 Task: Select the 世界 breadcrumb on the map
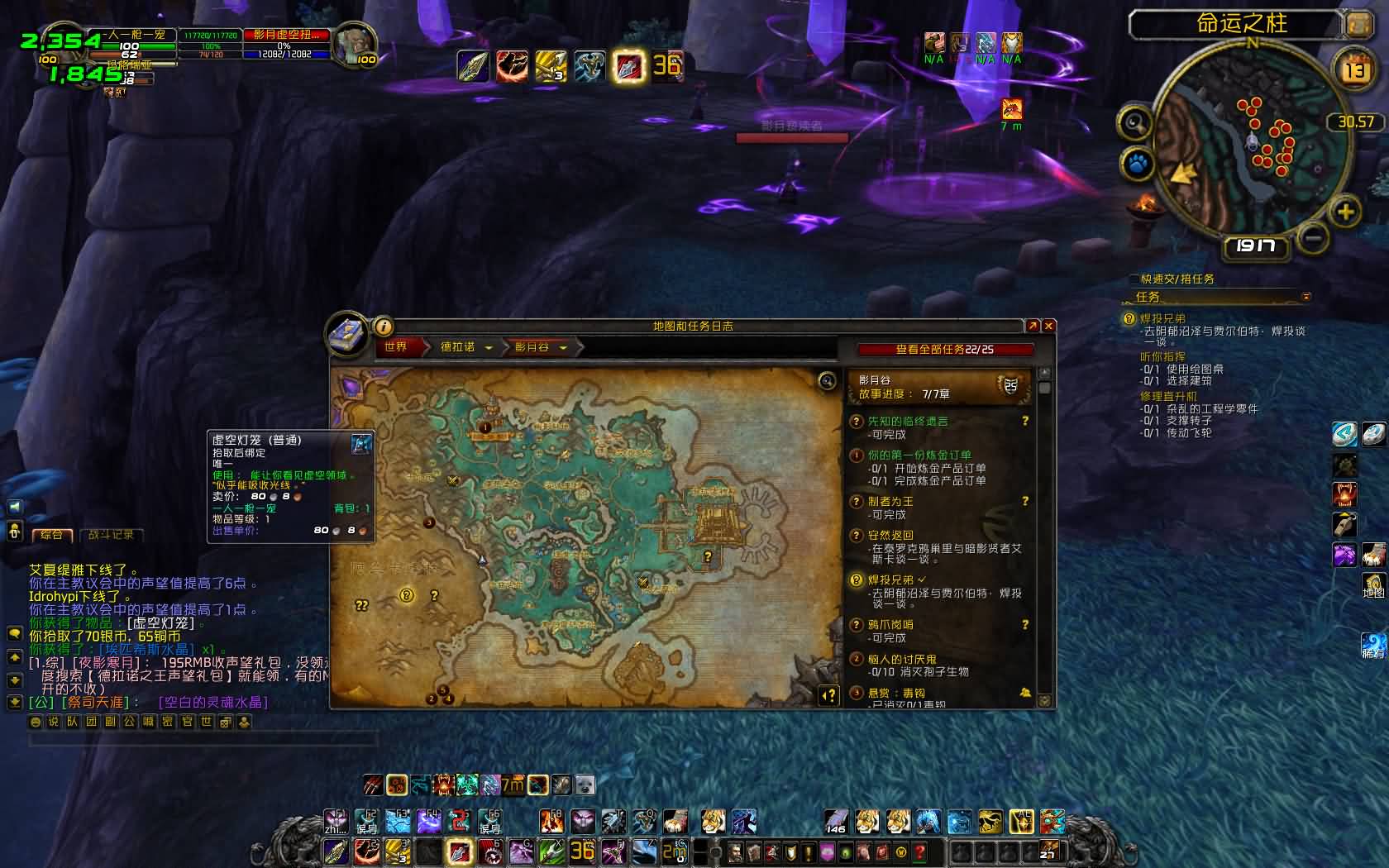(396, 347)
